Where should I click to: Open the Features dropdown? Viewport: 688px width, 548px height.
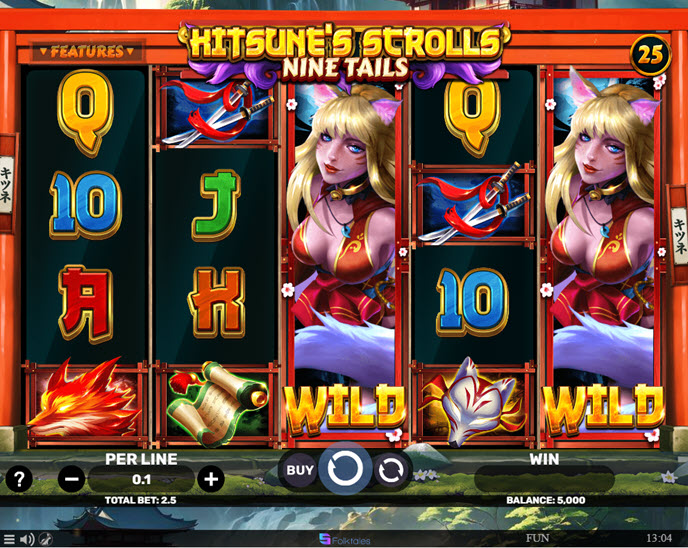86,50
